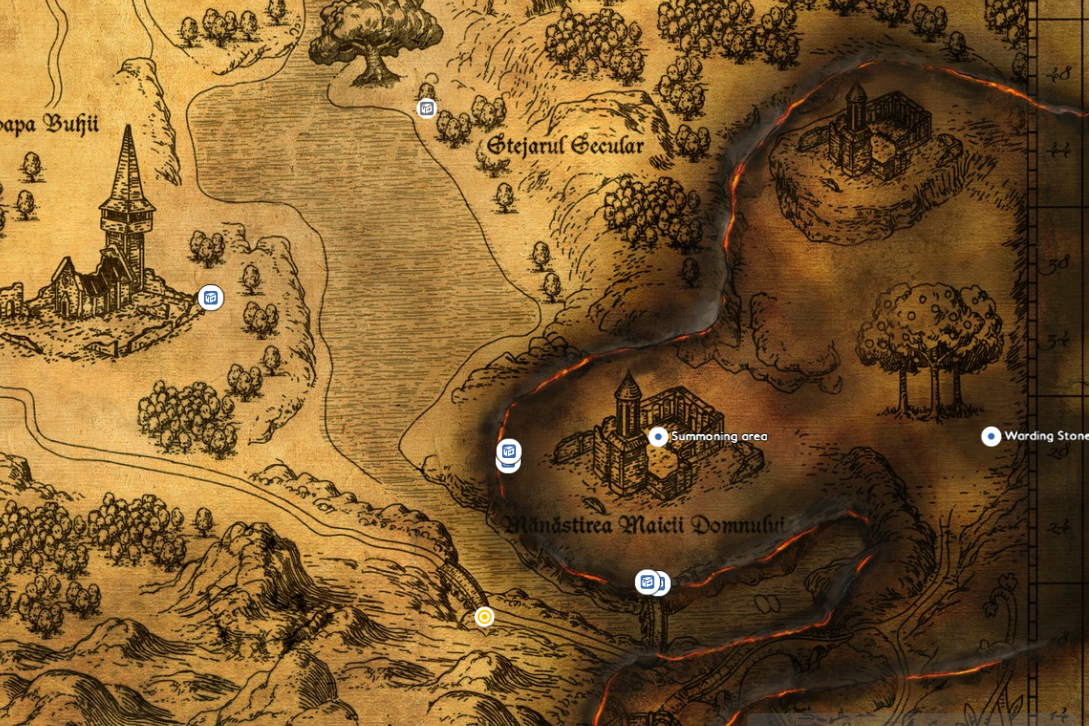Select the Warding Stone map marker
1089x726 pixels.
(x=991, y=436)
